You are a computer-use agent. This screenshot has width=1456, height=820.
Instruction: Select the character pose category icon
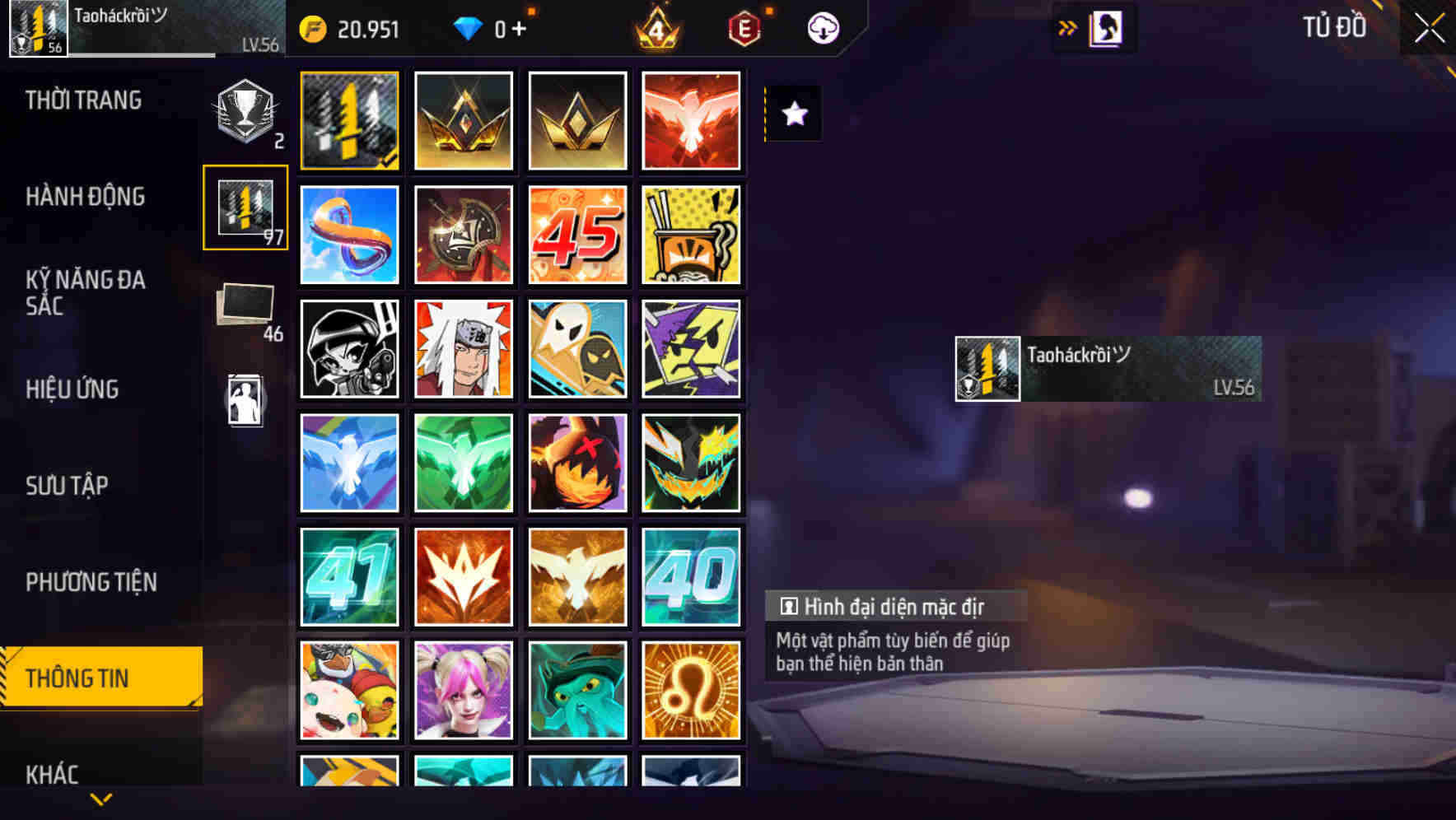point(245,395)
